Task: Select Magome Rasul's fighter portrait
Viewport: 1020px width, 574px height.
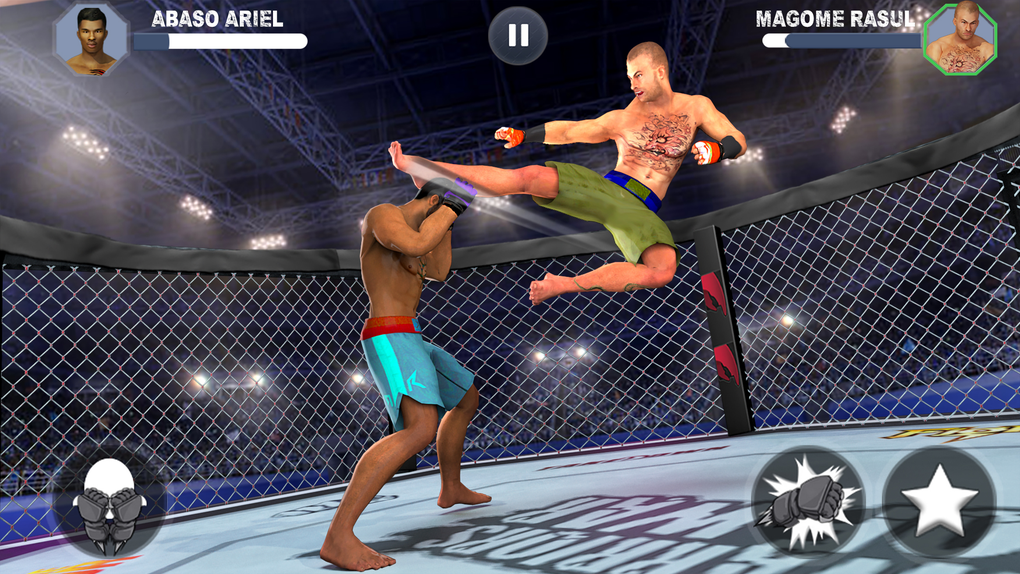Action: click(960, 40)
